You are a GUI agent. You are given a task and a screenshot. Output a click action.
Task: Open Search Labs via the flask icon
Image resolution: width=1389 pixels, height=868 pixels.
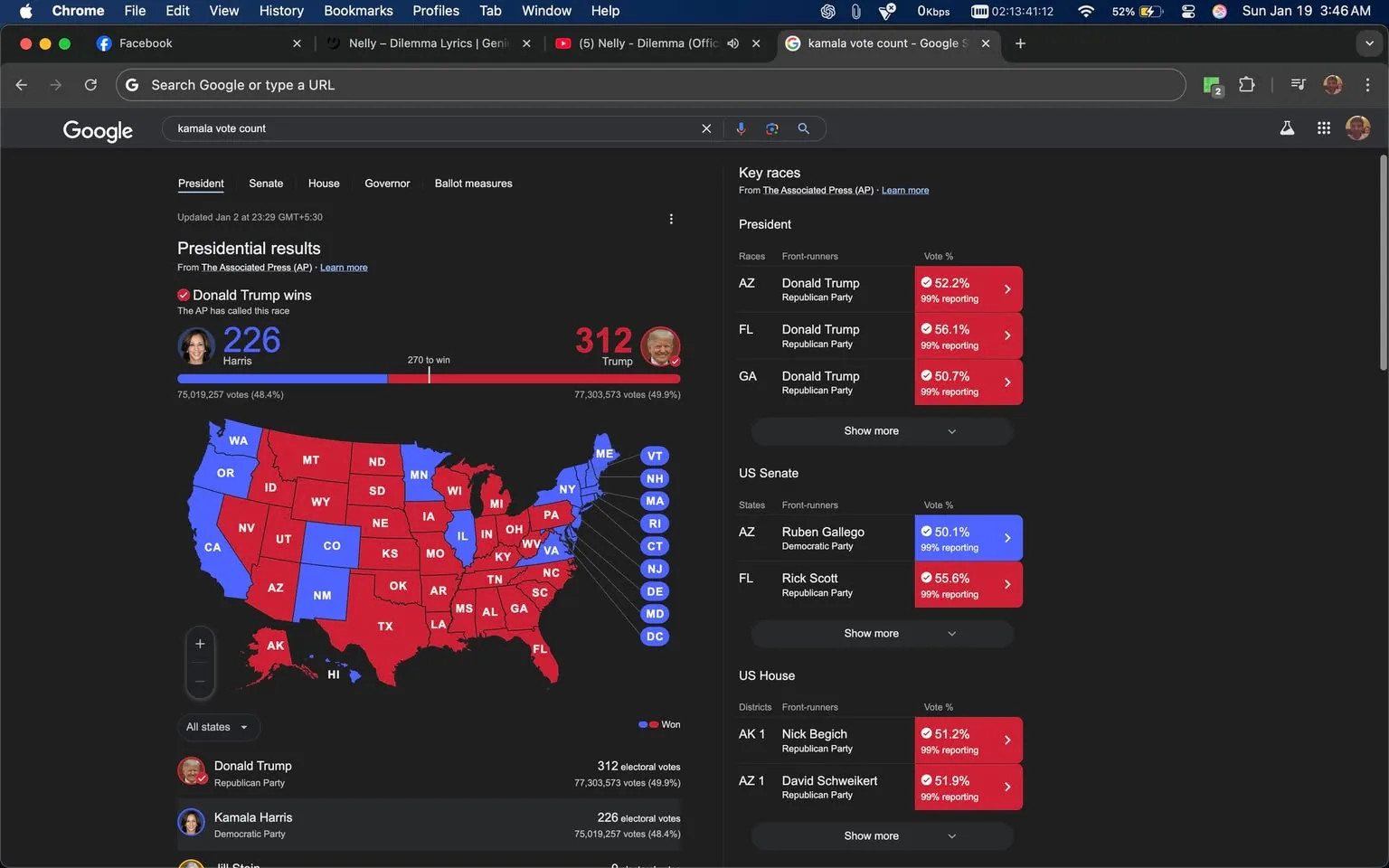click(x=1287, y=127)
